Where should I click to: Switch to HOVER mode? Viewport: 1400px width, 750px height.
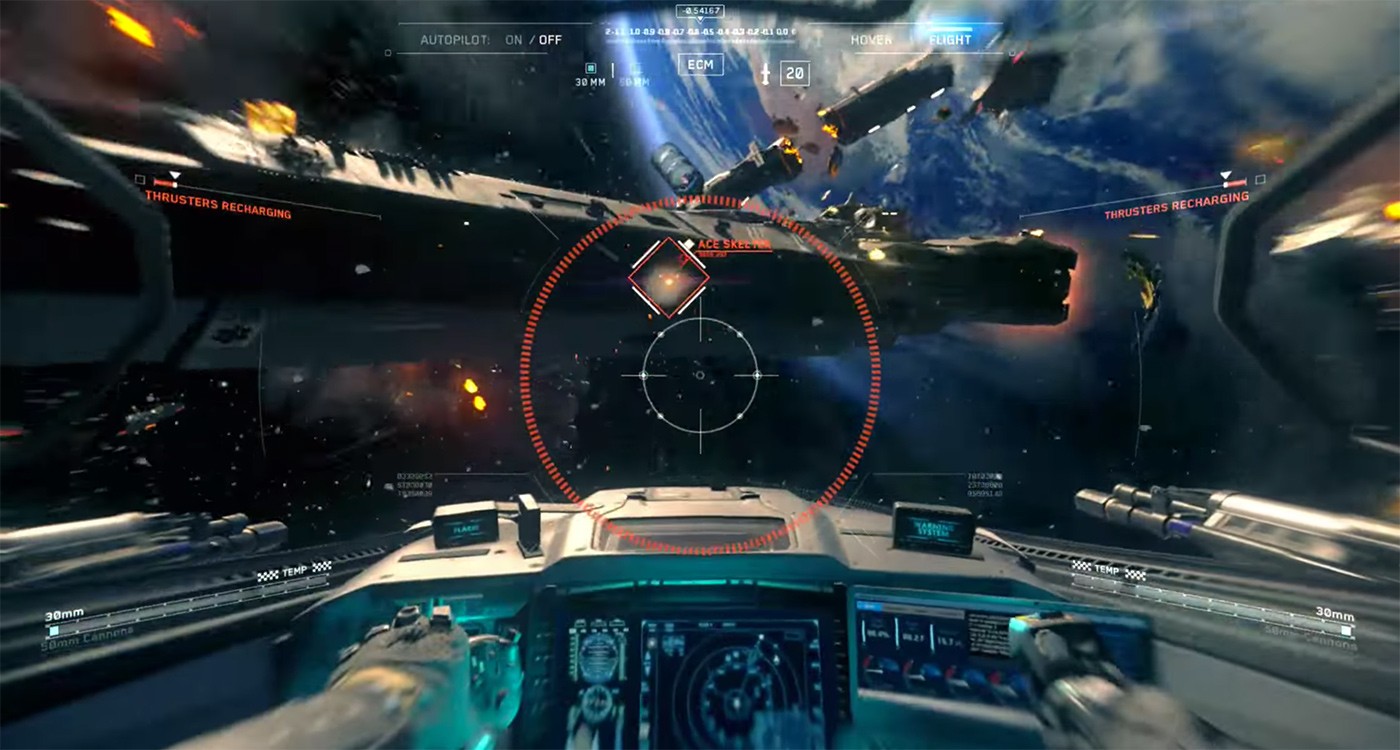tap(871, 40)
